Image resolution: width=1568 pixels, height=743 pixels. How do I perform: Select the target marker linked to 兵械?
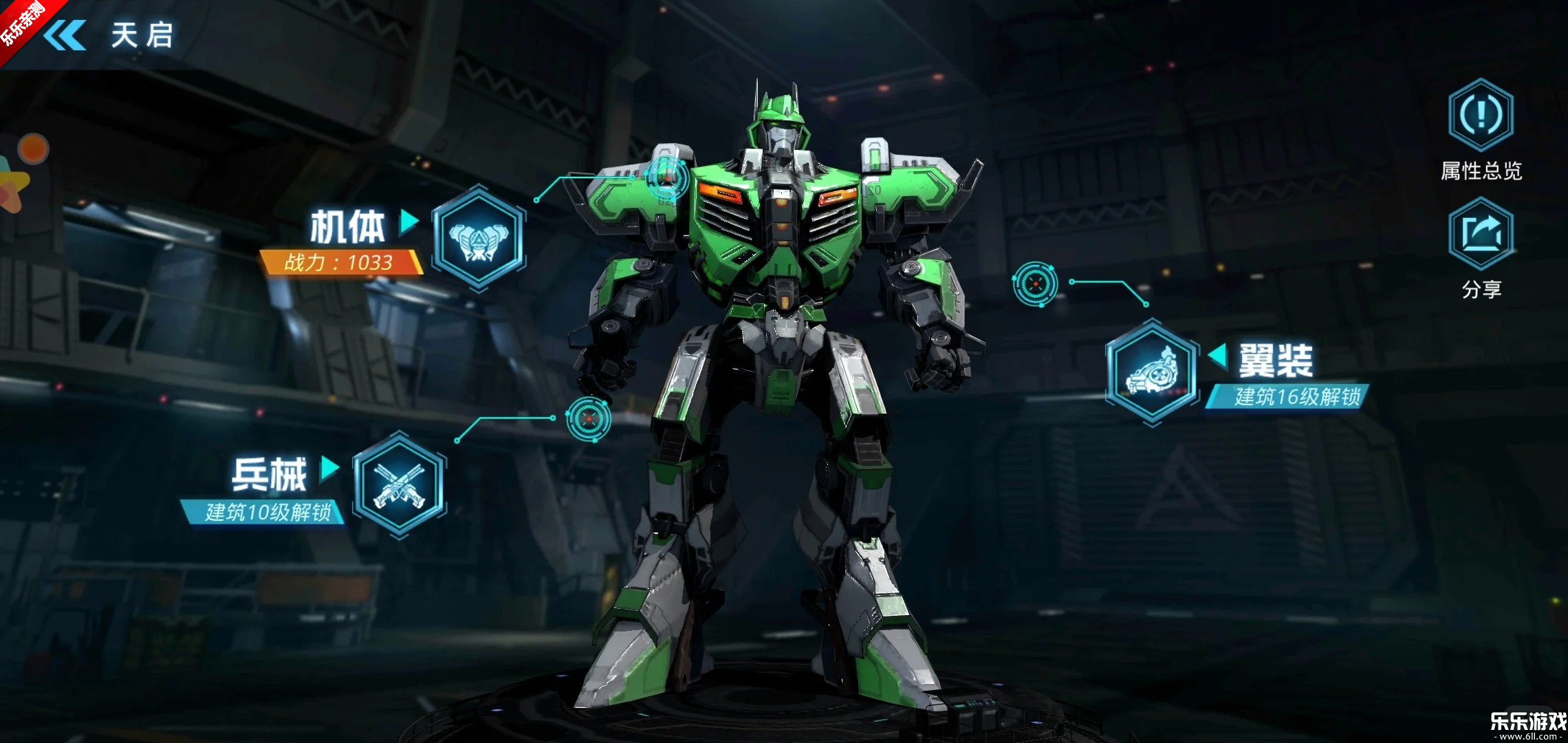pos(588,419)
